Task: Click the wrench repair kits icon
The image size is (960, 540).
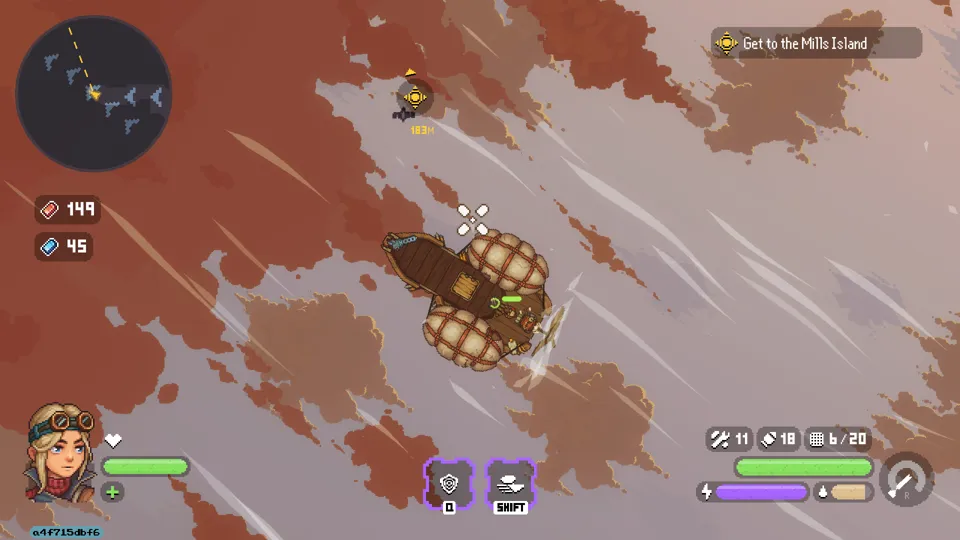Action: 719,438
